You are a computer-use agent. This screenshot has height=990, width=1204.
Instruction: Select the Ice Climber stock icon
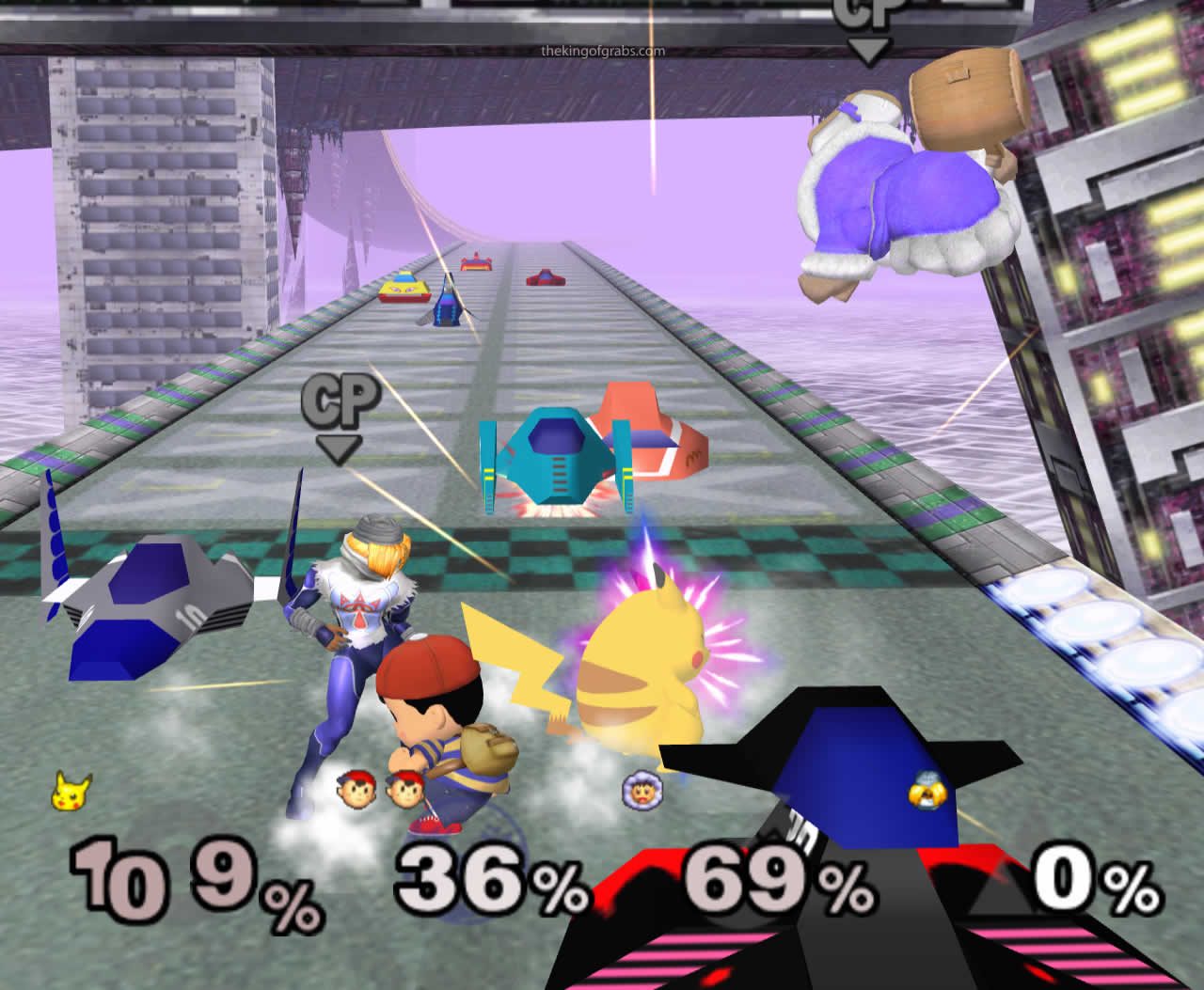[643, 790]
